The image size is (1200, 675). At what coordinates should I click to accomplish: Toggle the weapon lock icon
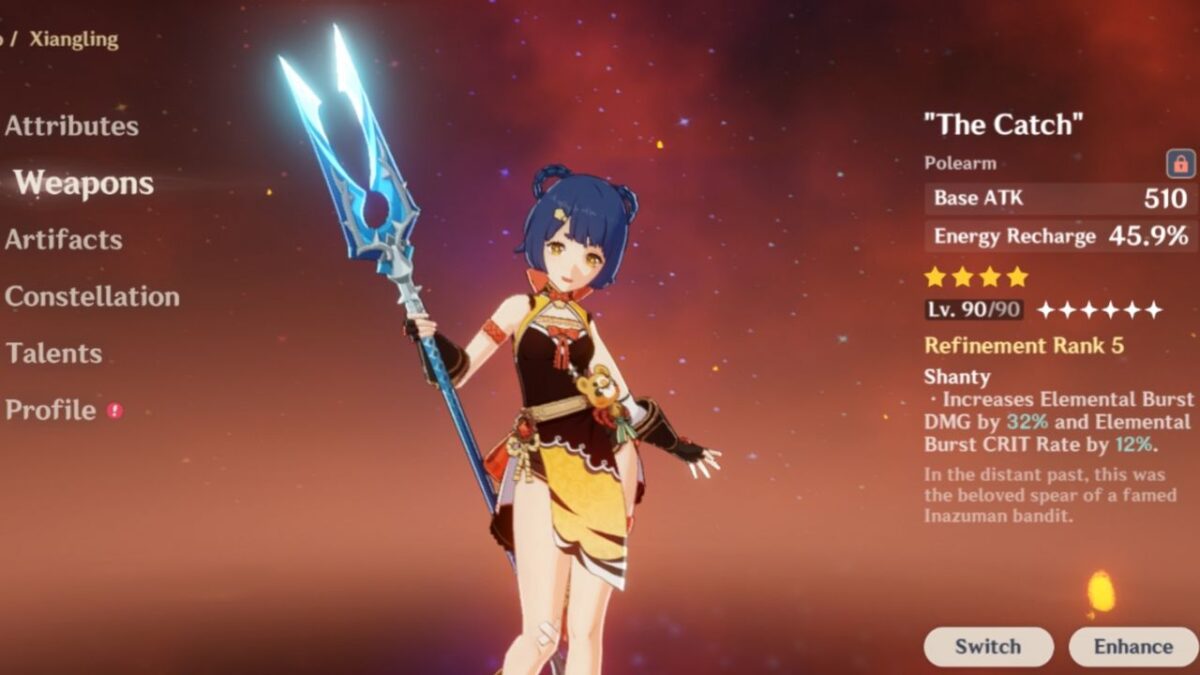(1180, 164)
